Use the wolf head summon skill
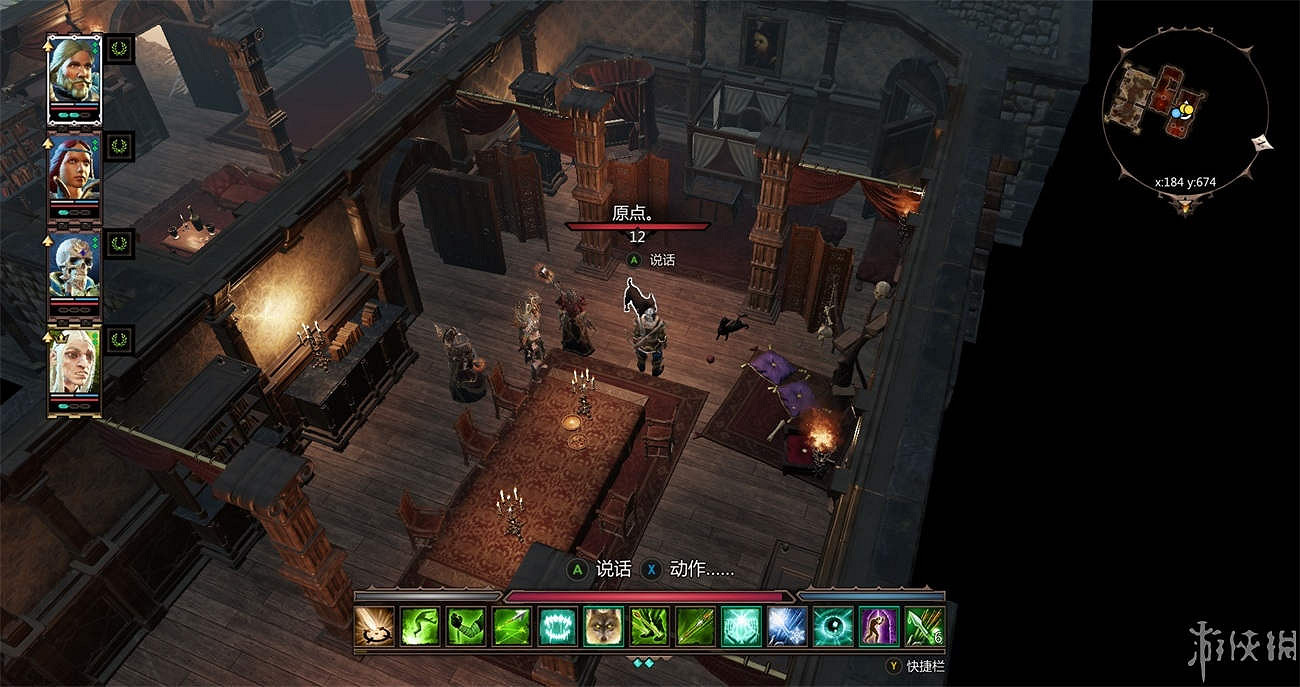 point(604,627)
